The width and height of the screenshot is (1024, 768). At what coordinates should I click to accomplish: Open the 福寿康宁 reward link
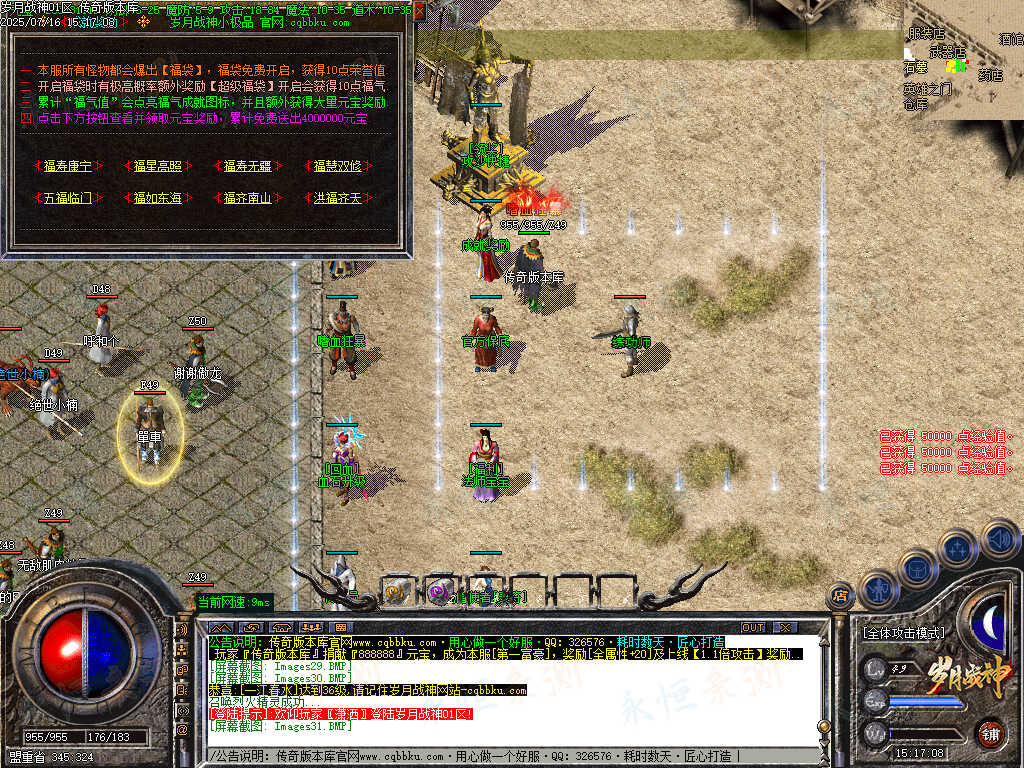coord(67,166)
